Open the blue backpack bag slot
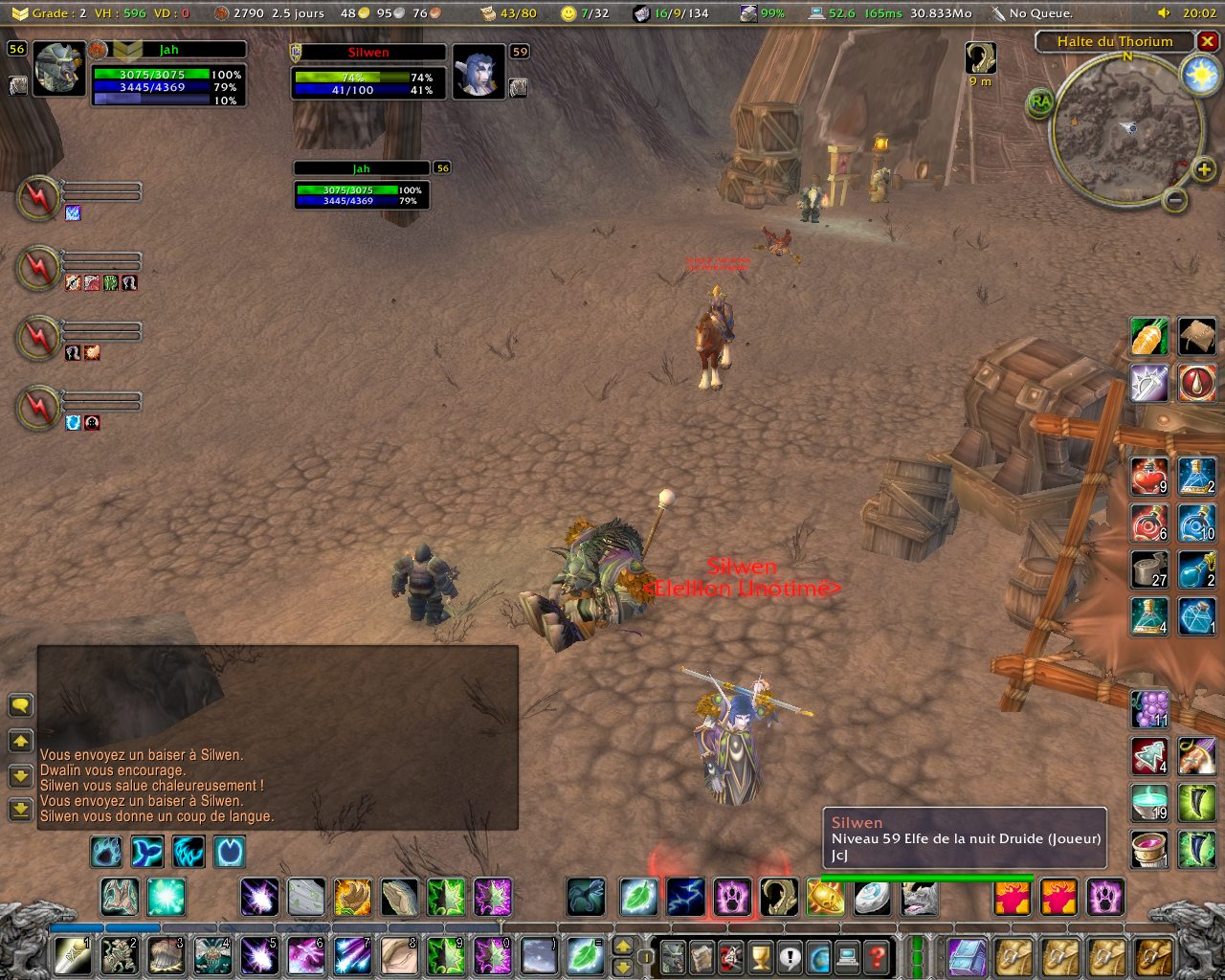This screenshot has height=980, width=1225. (x=967, y=956)
